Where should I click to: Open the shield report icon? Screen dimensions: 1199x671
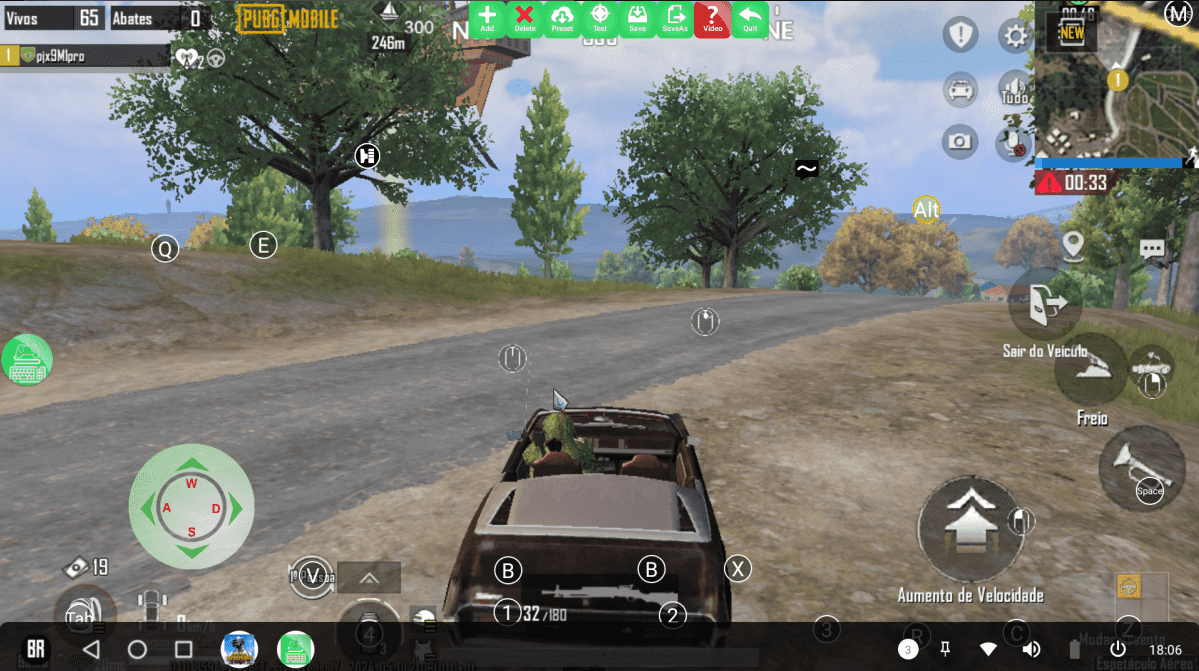[x=961, y=37]
